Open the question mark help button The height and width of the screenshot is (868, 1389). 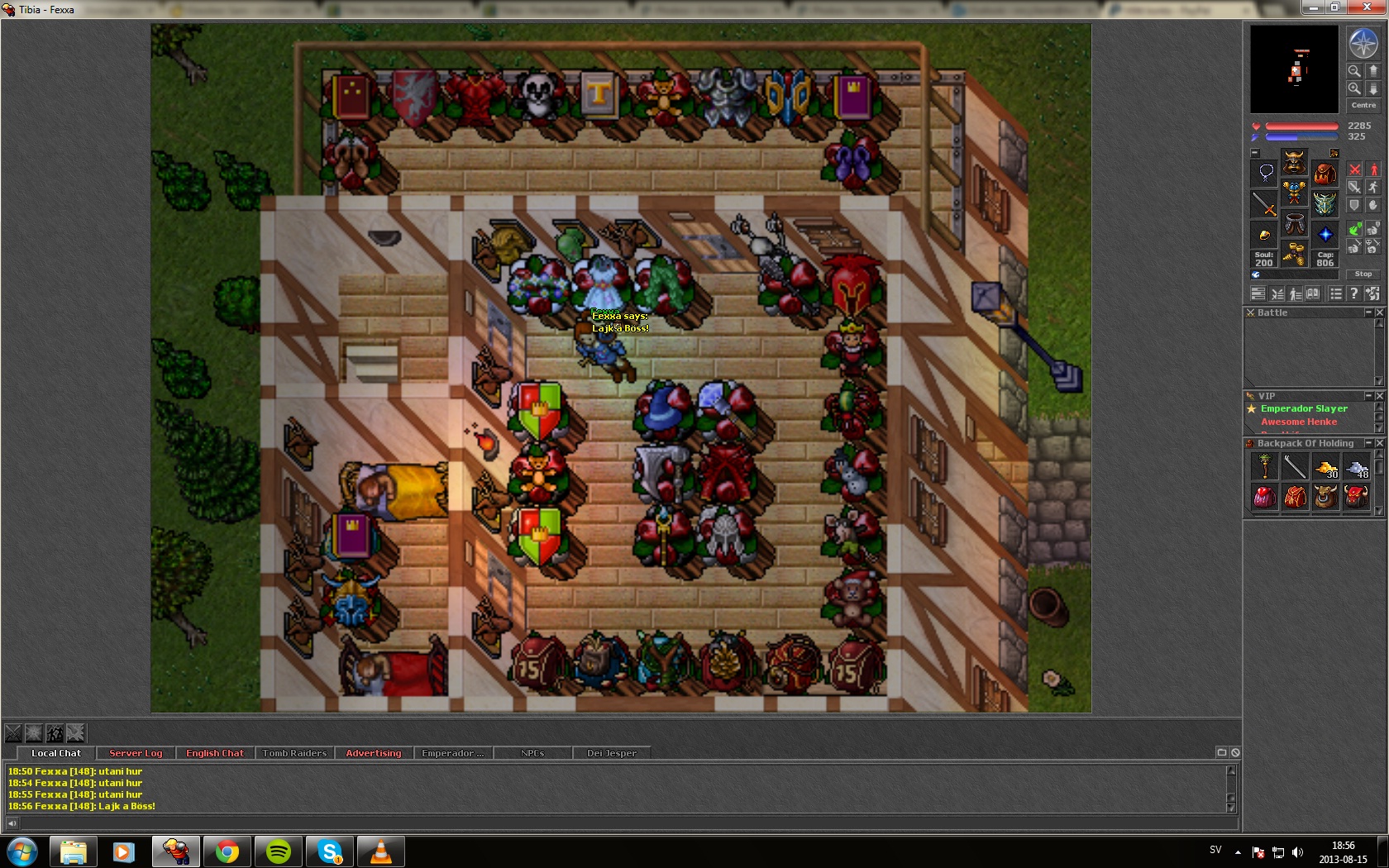1353,293
